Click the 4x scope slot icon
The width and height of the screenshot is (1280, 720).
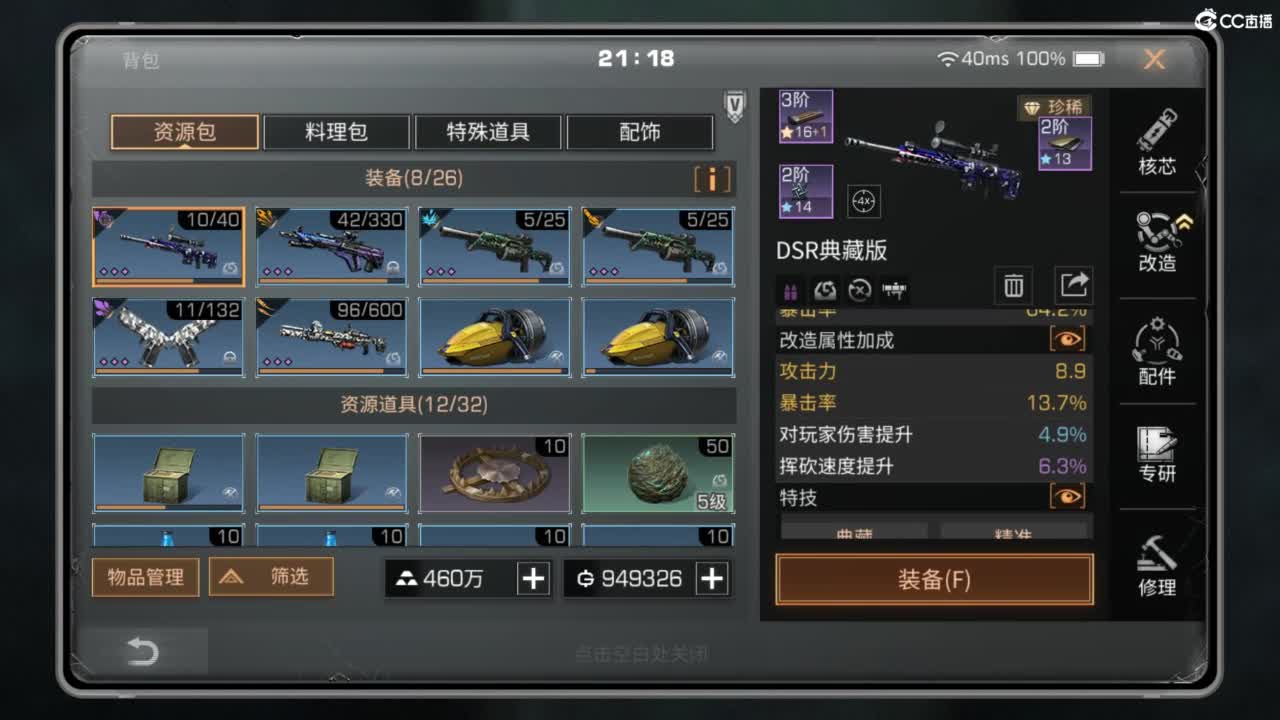pos(863,201)
